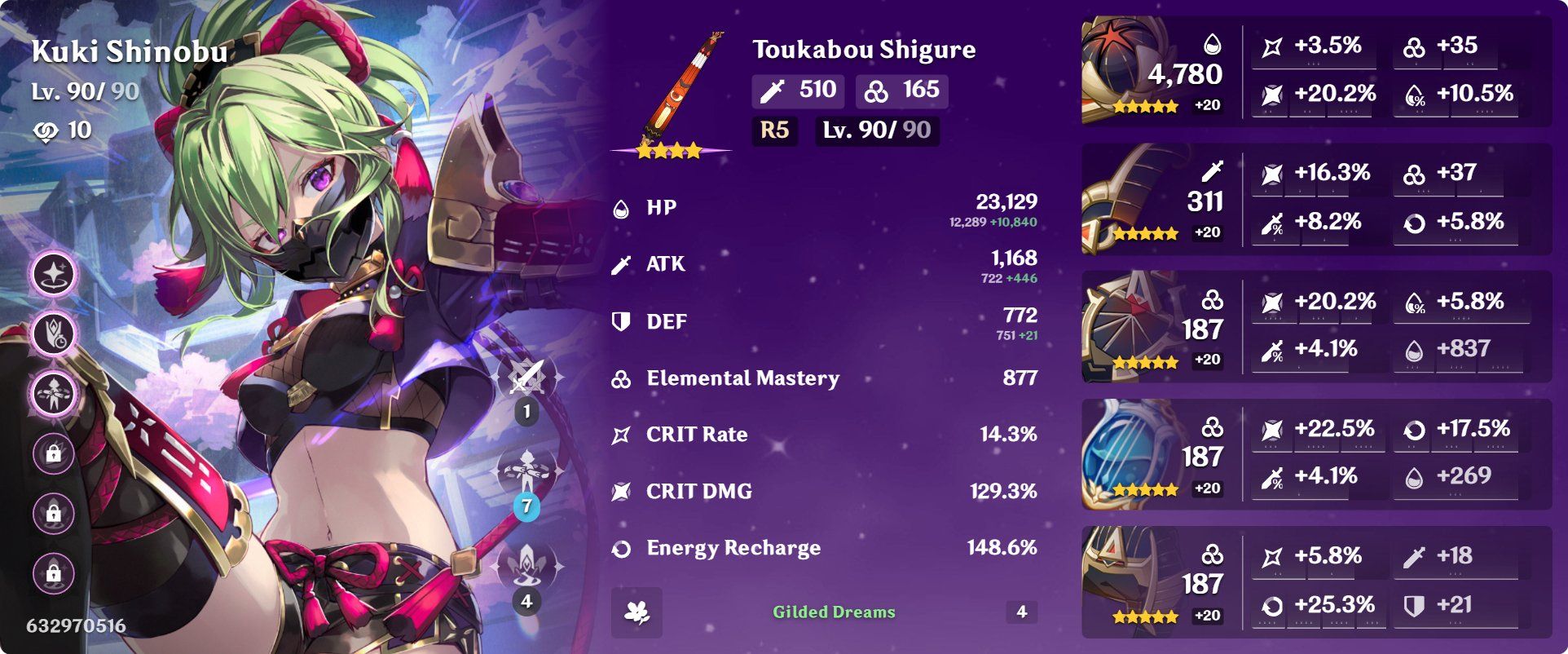Toggle the first locked constellation slot

pyautogui.click(x=53, y=454)
